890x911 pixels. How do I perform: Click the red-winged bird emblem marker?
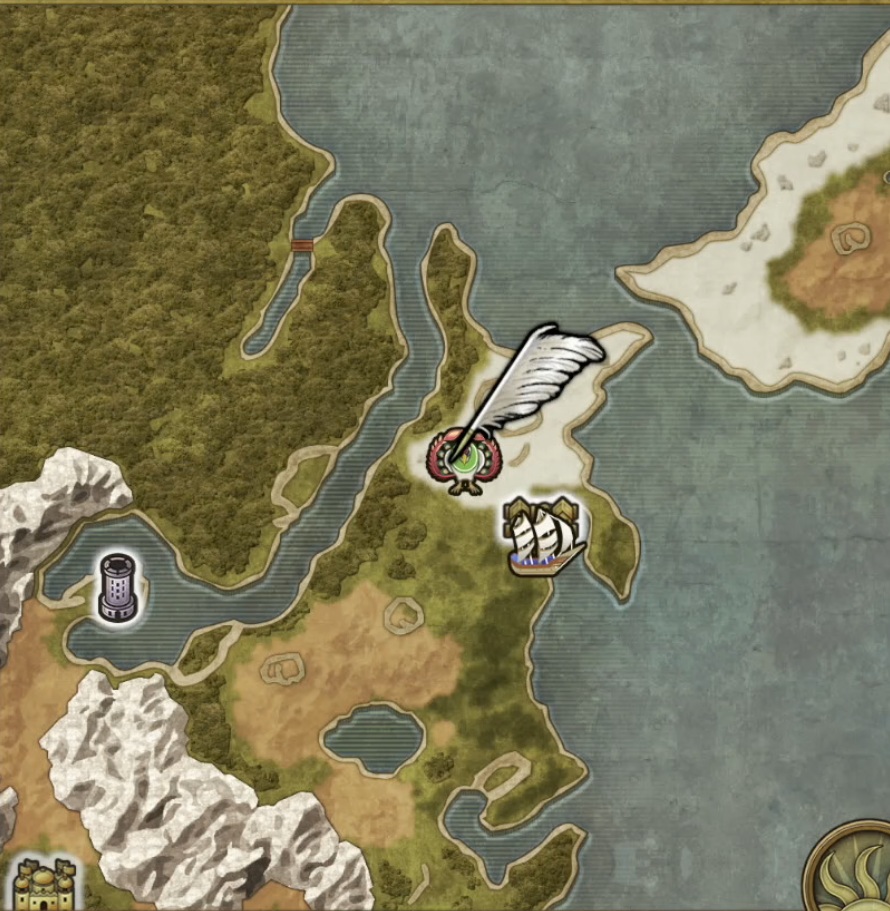[x=463, y=462]
